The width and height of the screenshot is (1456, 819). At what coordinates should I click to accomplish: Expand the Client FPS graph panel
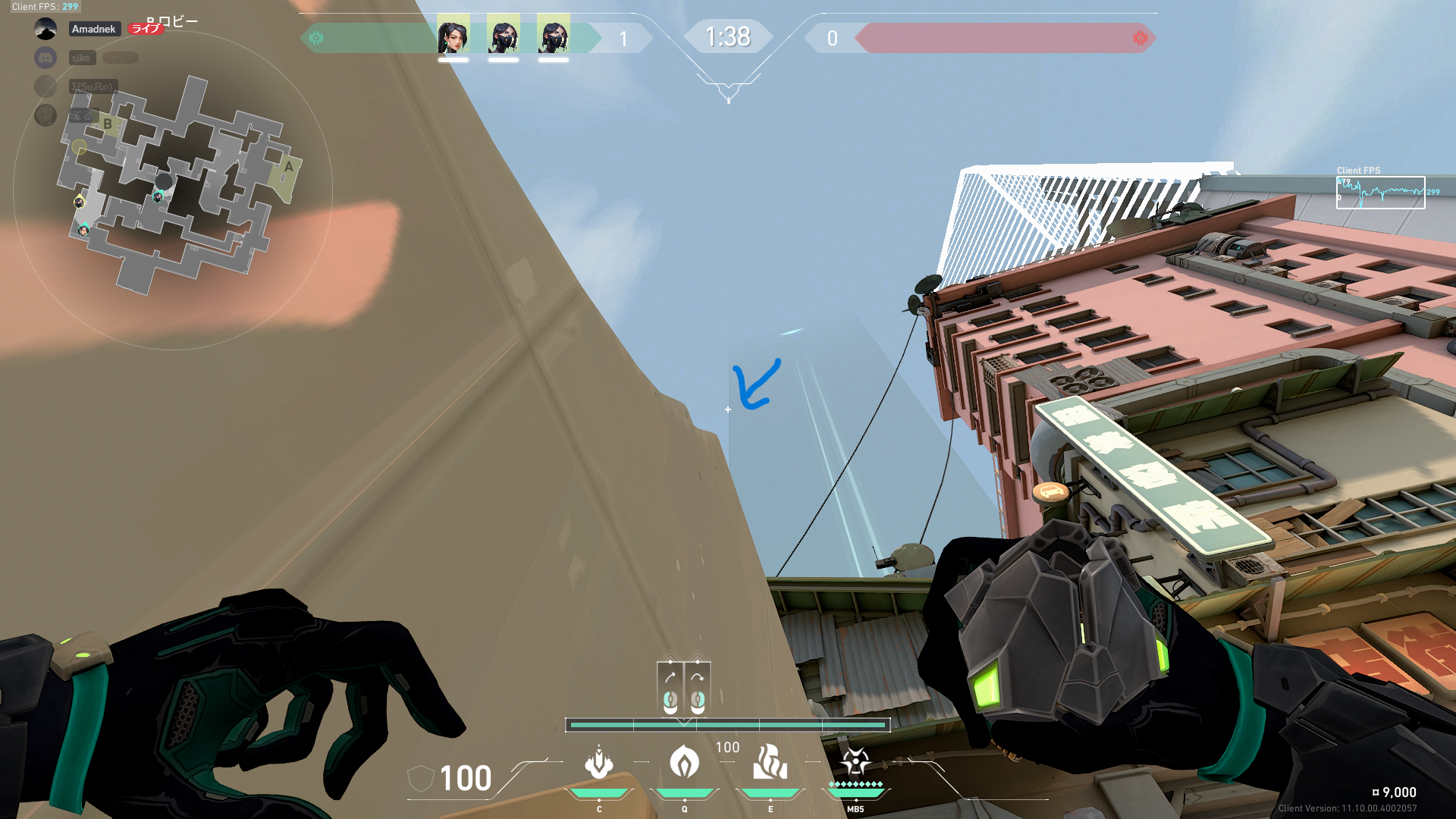(x=1380, y=191)
